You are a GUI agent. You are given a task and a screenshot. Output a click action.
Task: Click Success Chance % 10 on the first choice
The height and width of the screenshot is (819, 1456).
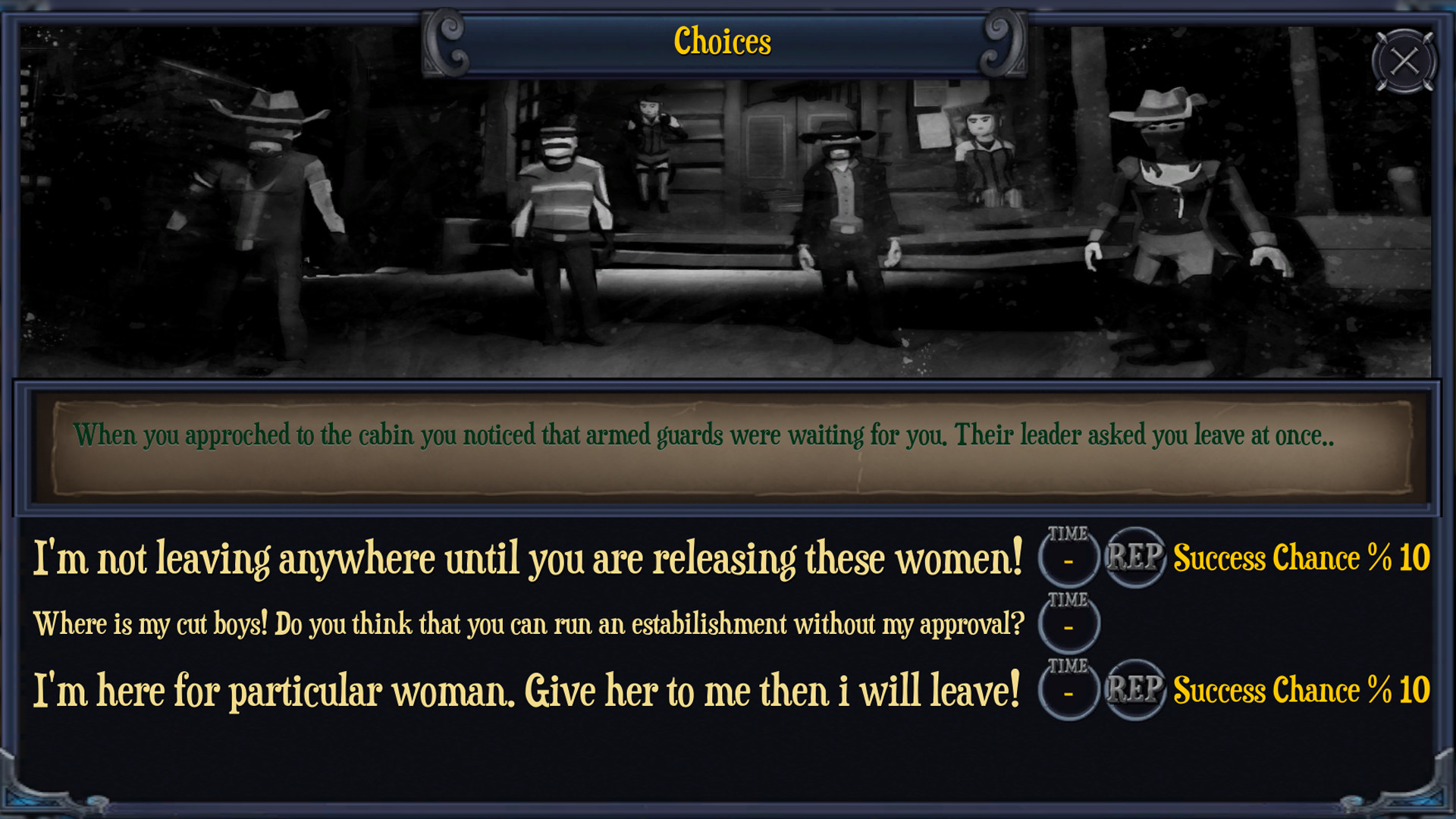(x=1298, y=557)
